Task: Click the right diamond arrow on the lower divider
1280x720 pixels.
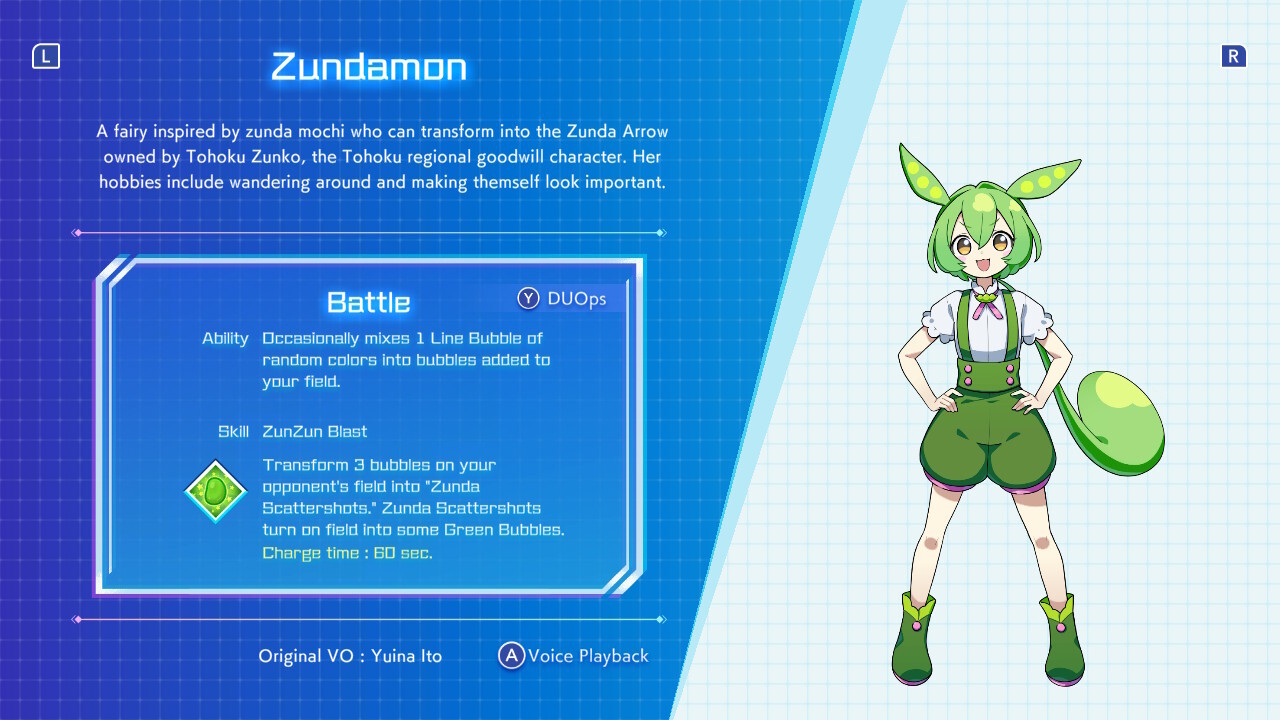Action: coord(662,620)
